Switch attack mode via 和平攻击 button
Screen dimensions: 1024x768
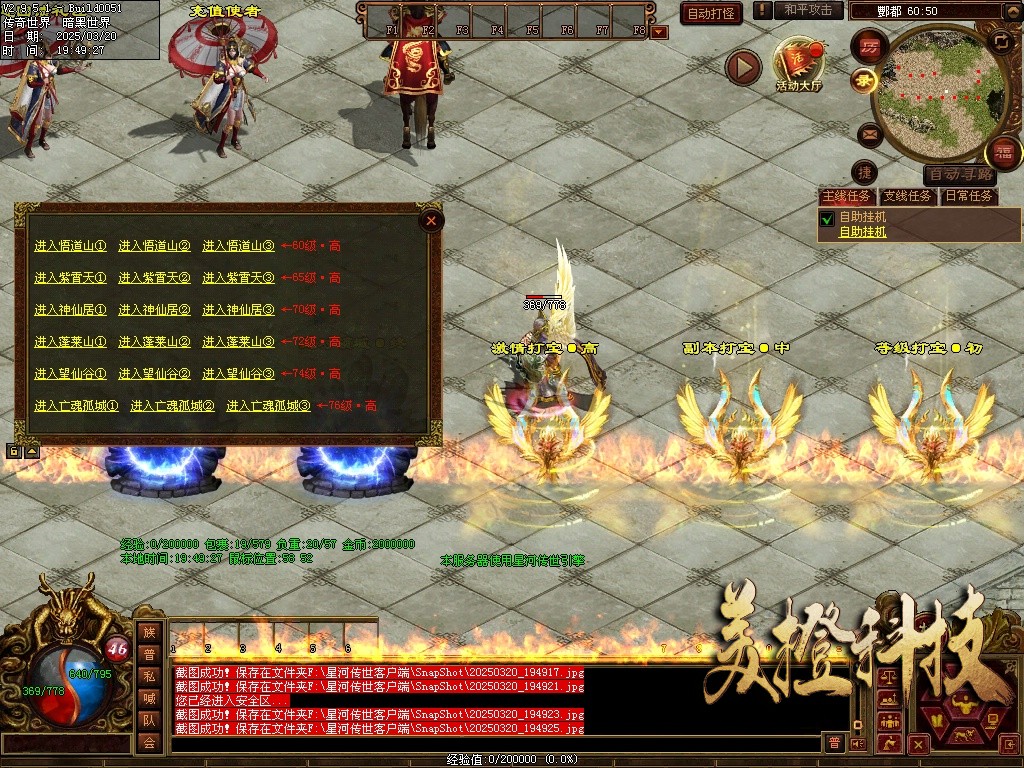pyautogui.click(x=808, y=10)
